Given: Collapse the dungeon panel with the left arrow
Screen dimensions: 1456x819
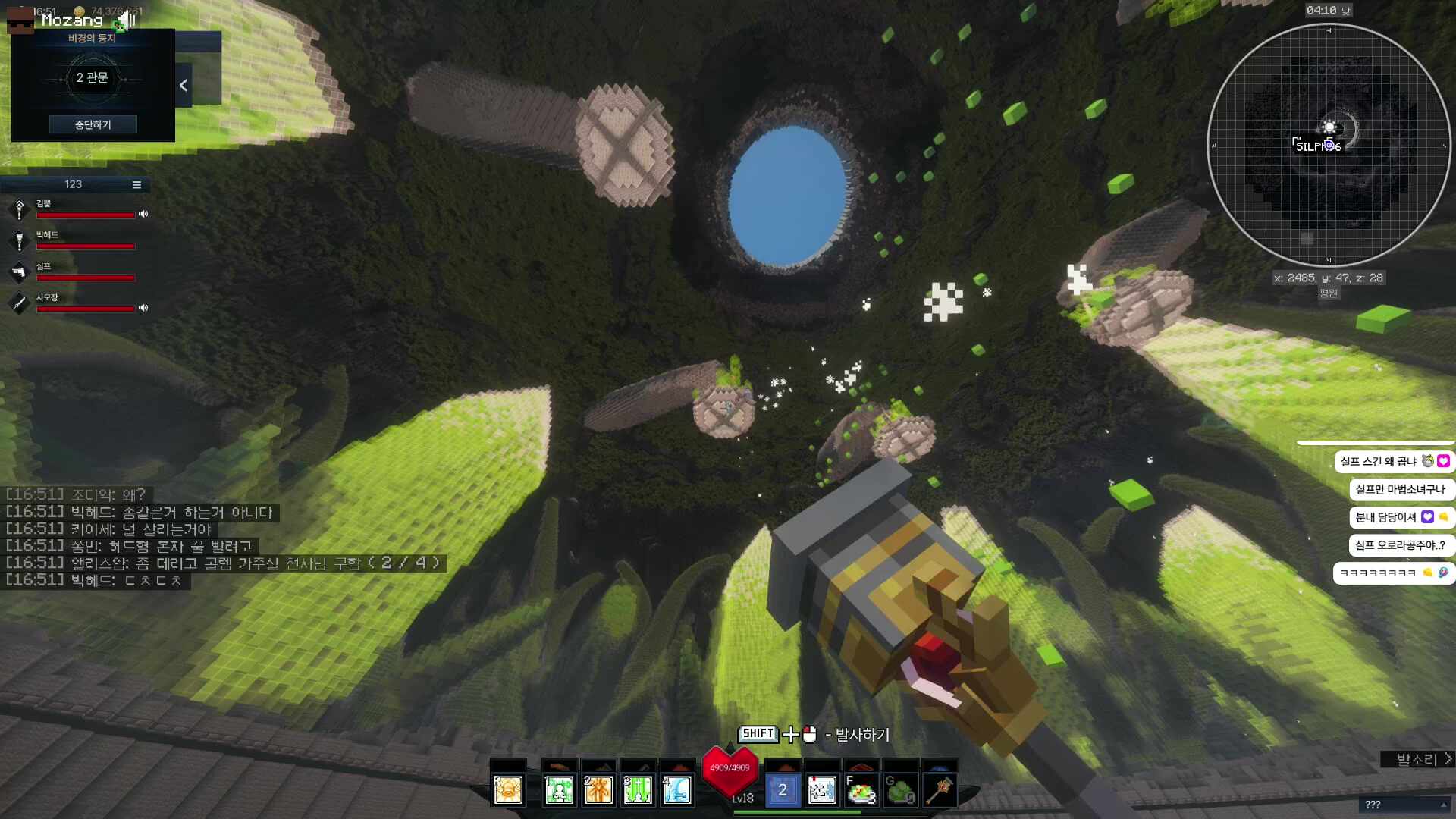Looking at the screenshot, I should 183,86.
